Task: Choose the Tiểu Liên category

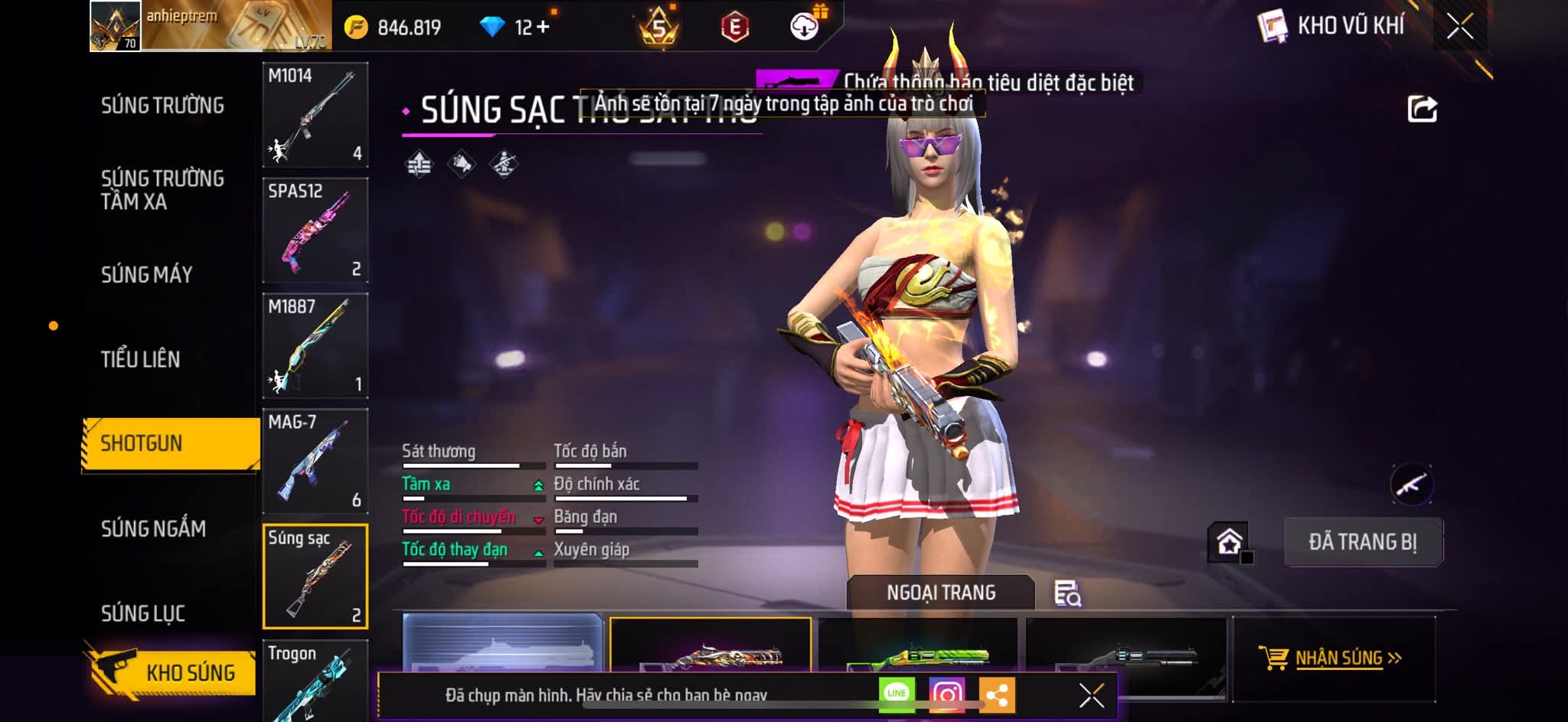Action: 141,359
